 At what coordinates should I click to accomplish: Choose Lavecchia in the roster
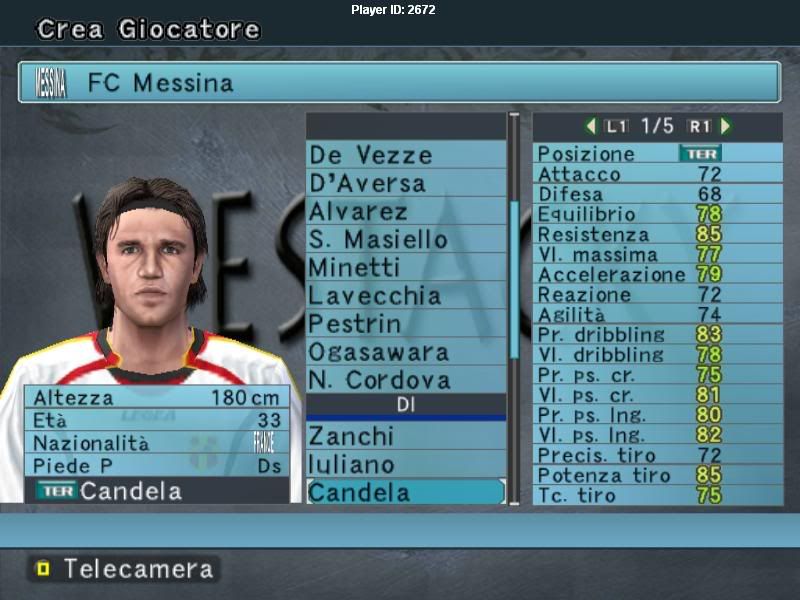coord(405,296)
